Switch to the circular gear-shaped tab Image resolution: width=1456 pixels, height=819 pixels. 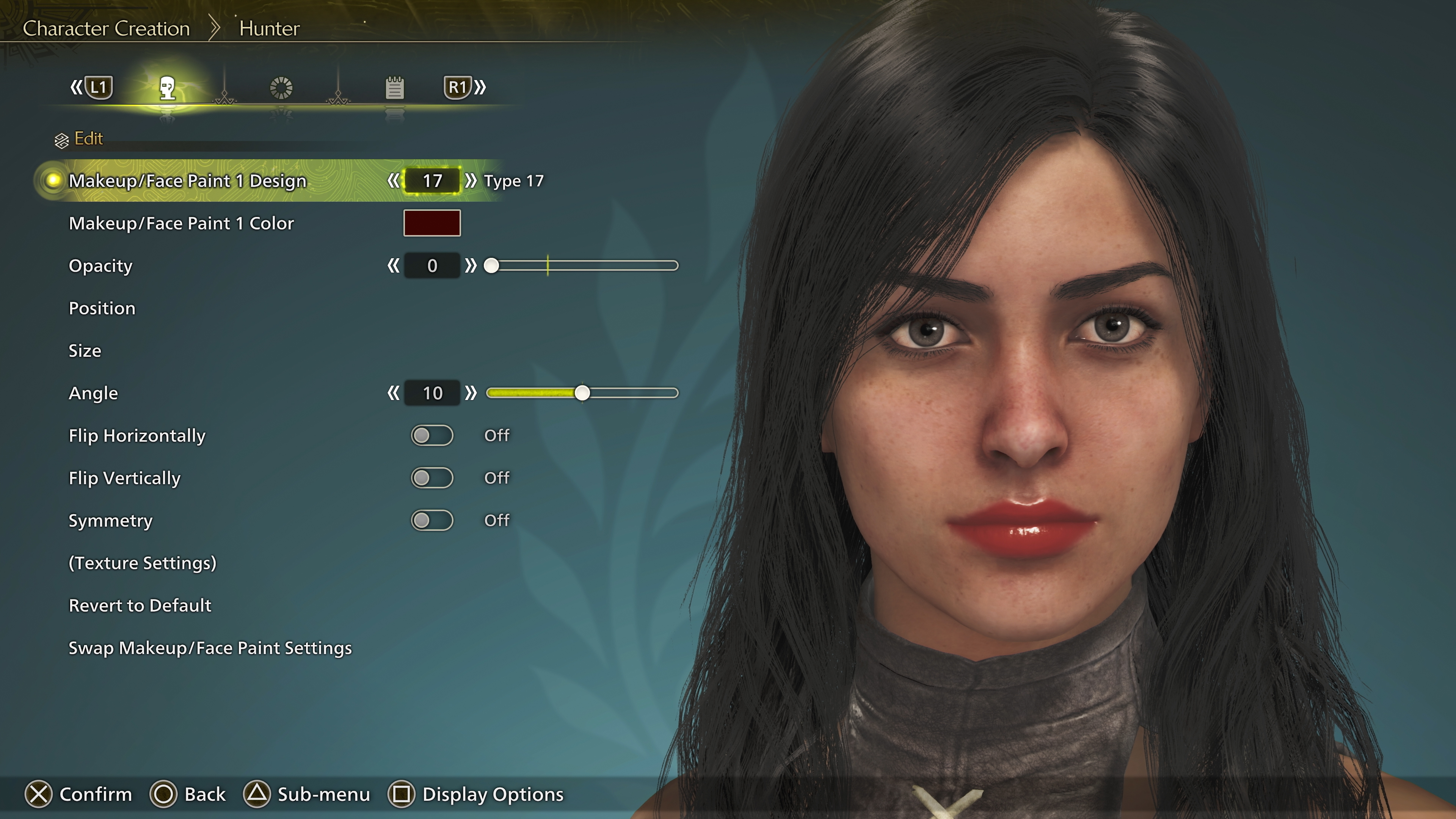(x=281, y=88)
